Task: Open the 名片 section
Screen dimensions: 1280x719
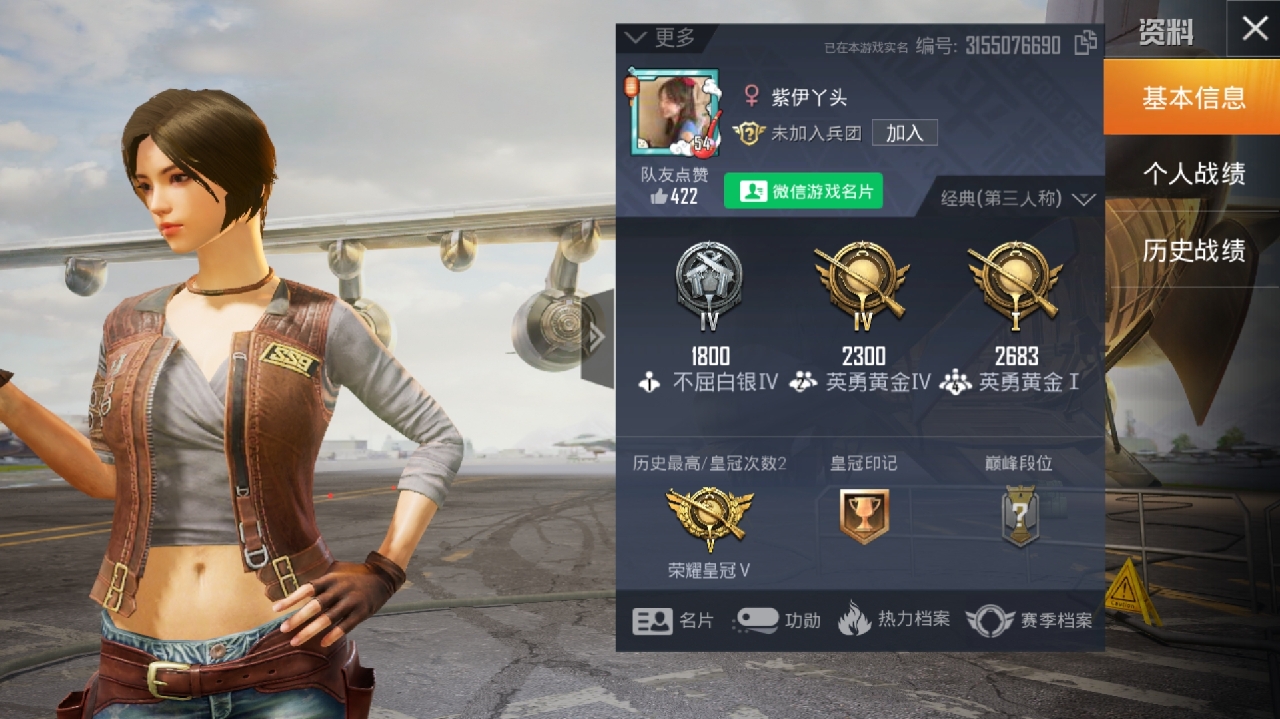Action: coord(673,621)
